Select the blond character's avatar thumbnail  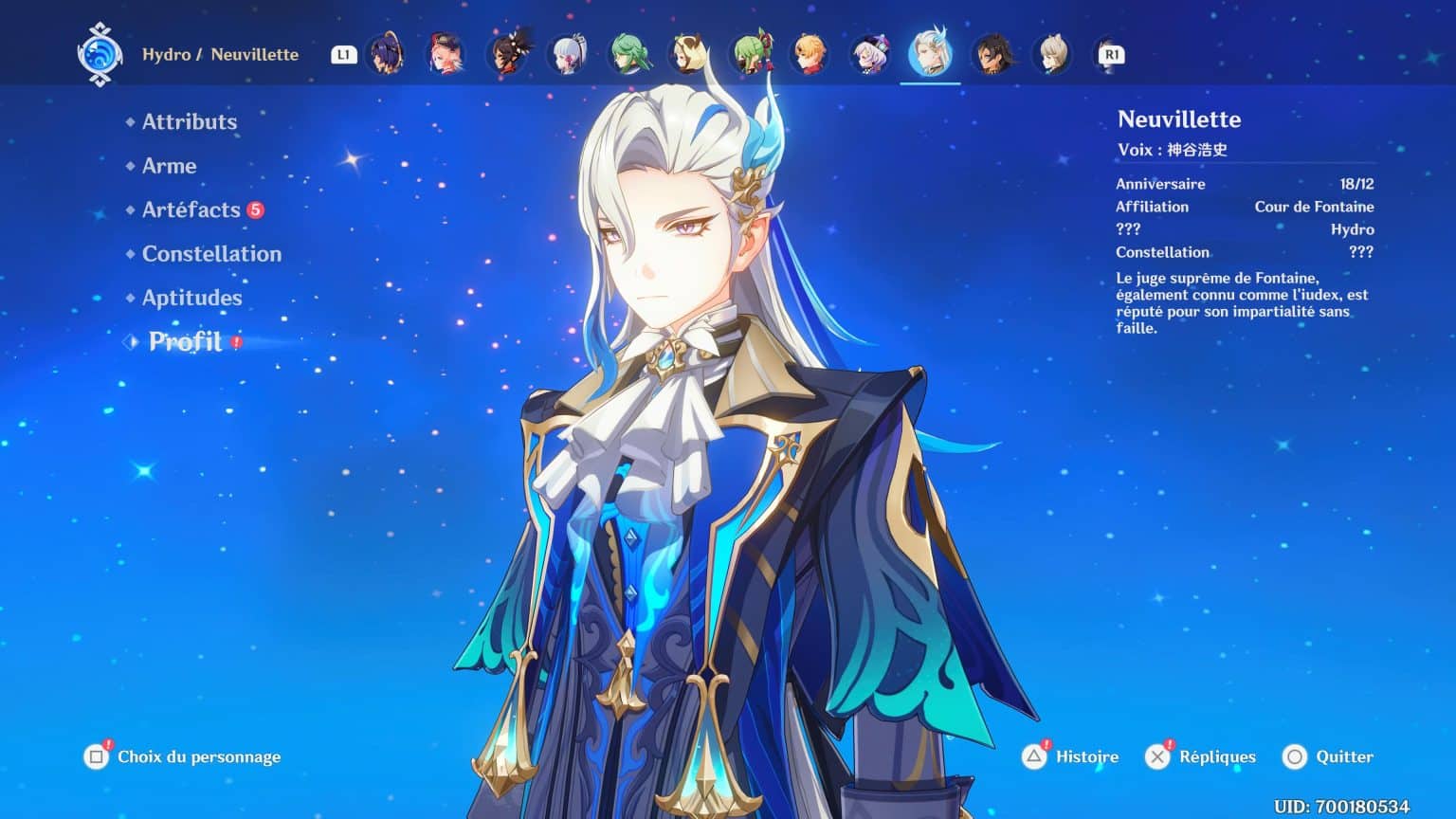tap(808, 54)
